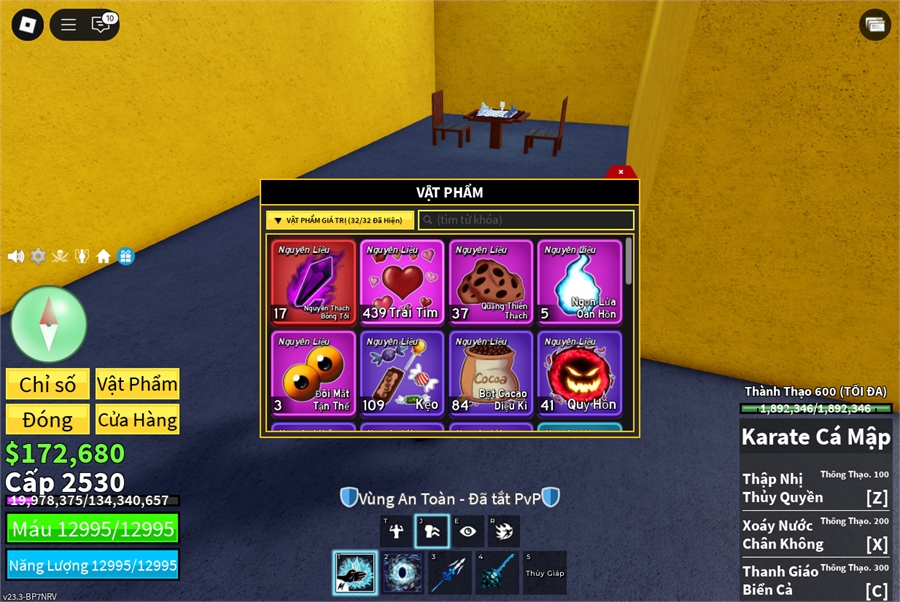Screen dimensions: 900x602
Task: Toggle the sound speaker icon
Action: click(15, 256)
